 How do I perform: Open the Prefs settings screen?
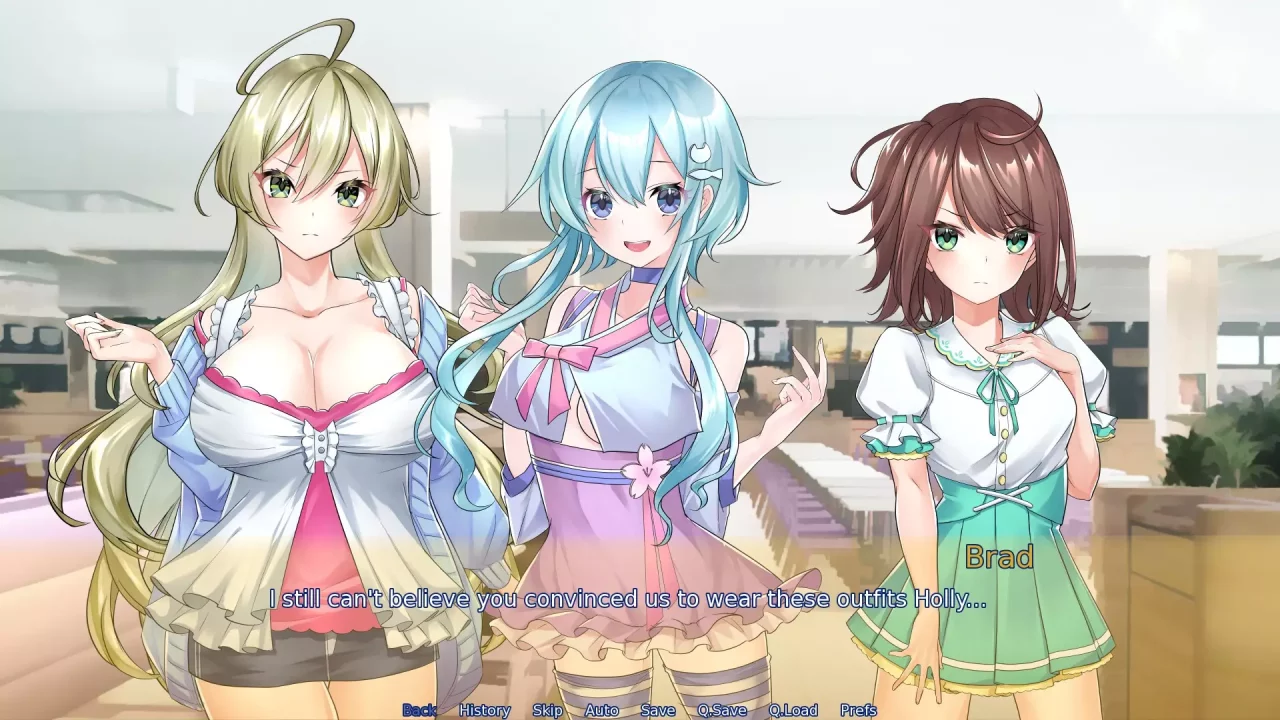click(858, 709)
